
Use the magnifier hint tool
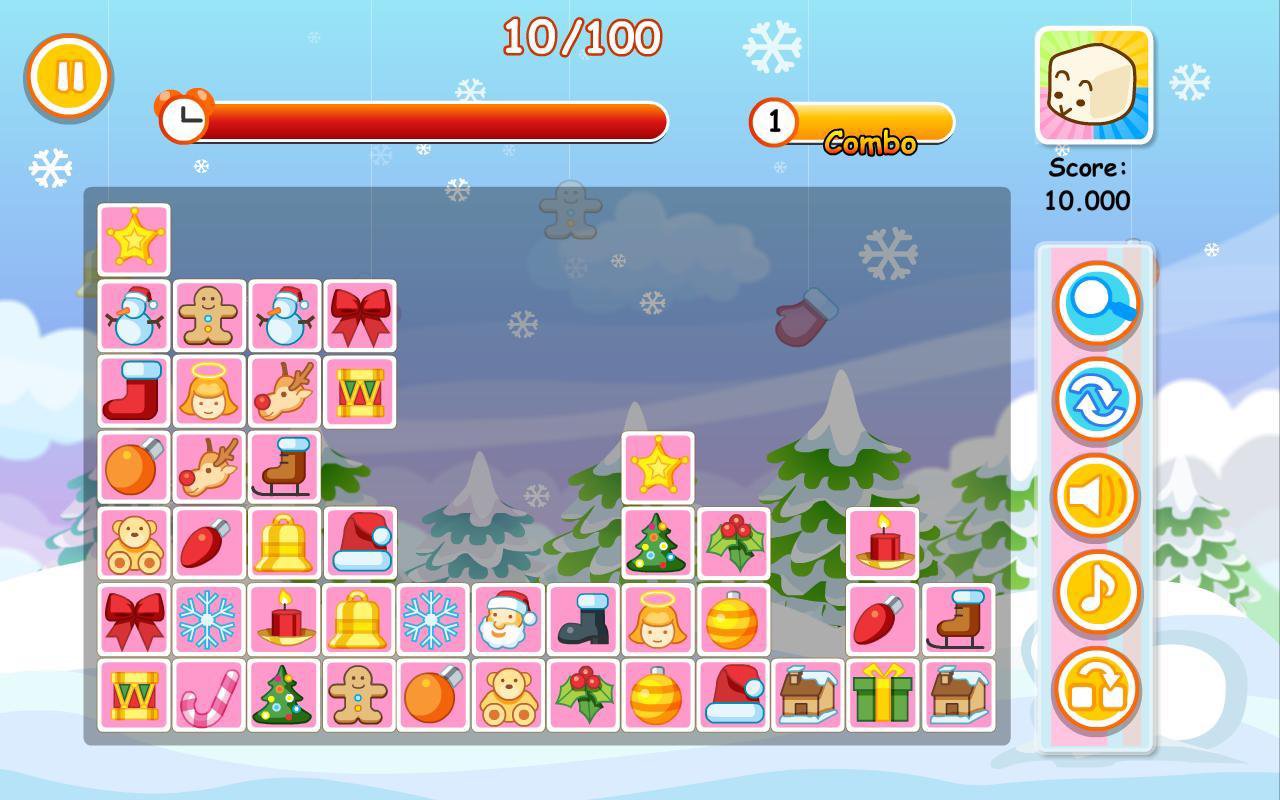1097,303
